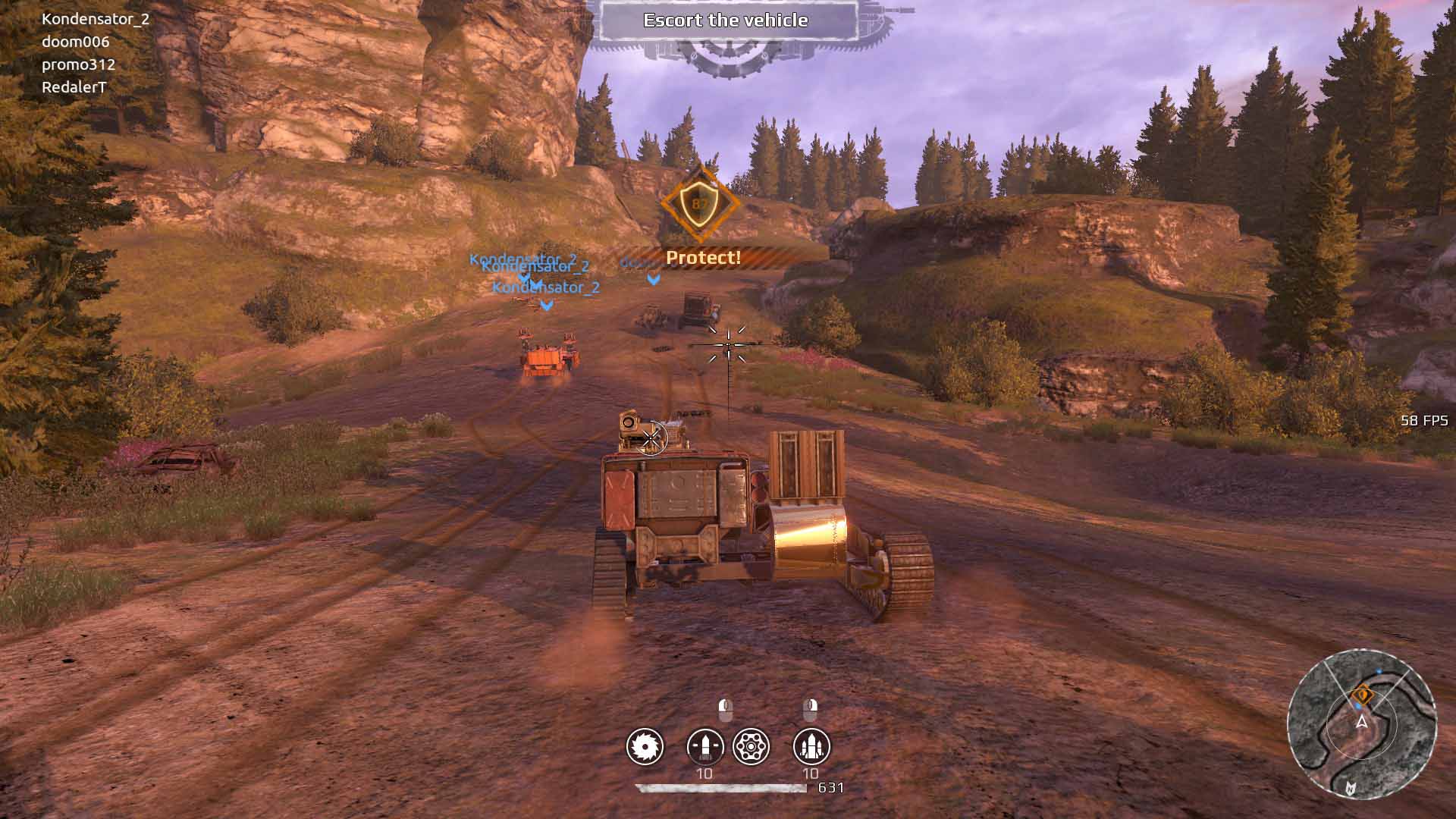
Task: Activate the revolver cylinder module icon
Action: [752, 747]
